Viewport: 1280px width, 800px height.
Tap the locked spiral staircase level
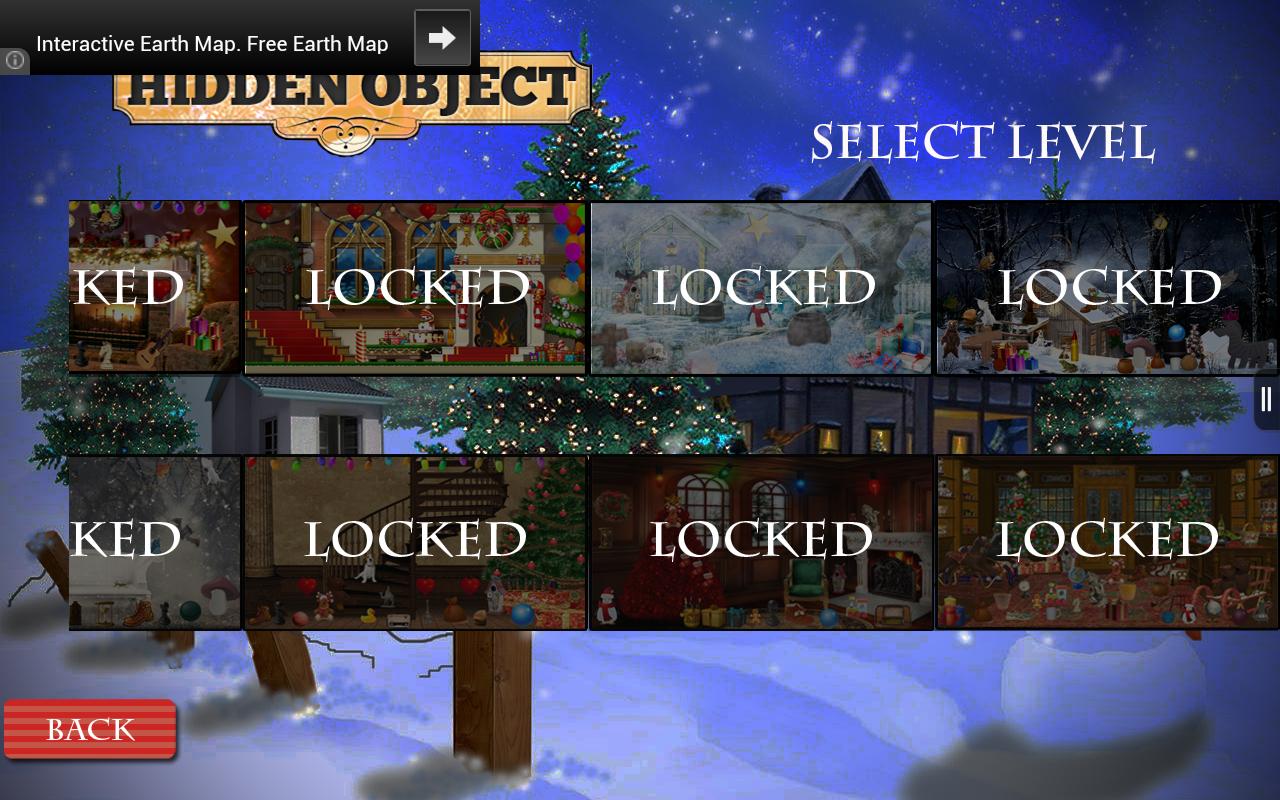point(414,543)
